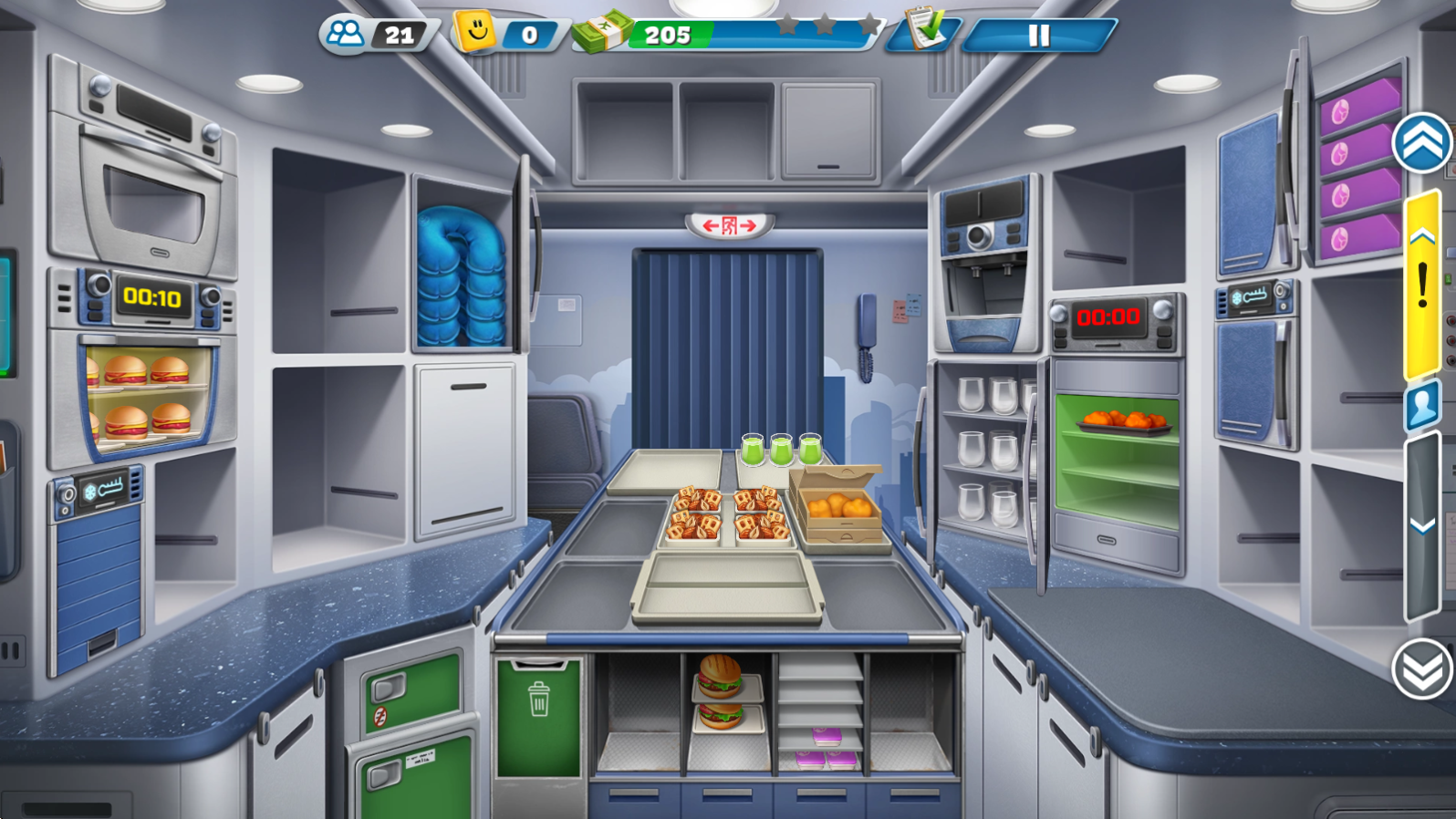Select the blue passenger icon
The width and height of the screenshot is (1456, 819).
click(x=1422, y=406)
